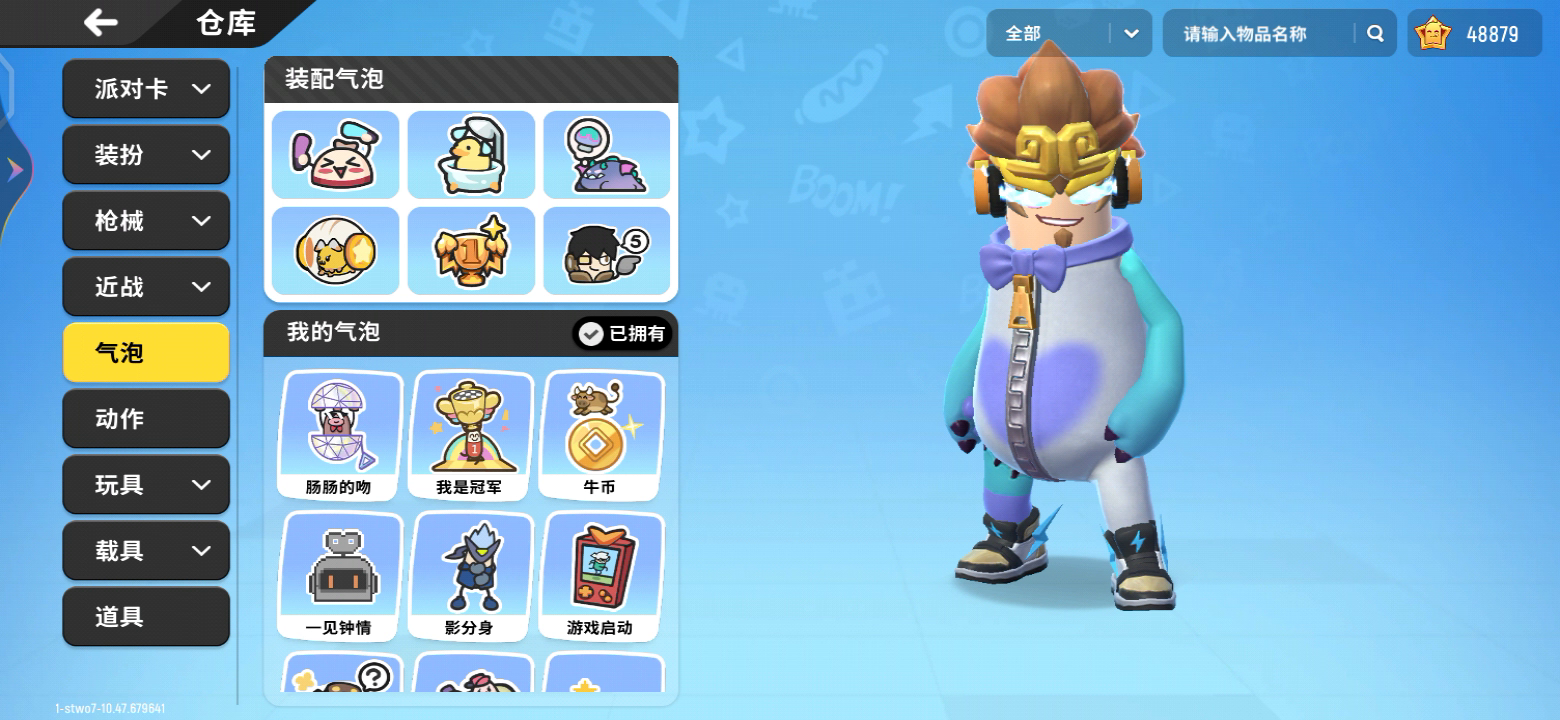Click the item name search field
The image size is (1560, 720).
click(1260, 34)
